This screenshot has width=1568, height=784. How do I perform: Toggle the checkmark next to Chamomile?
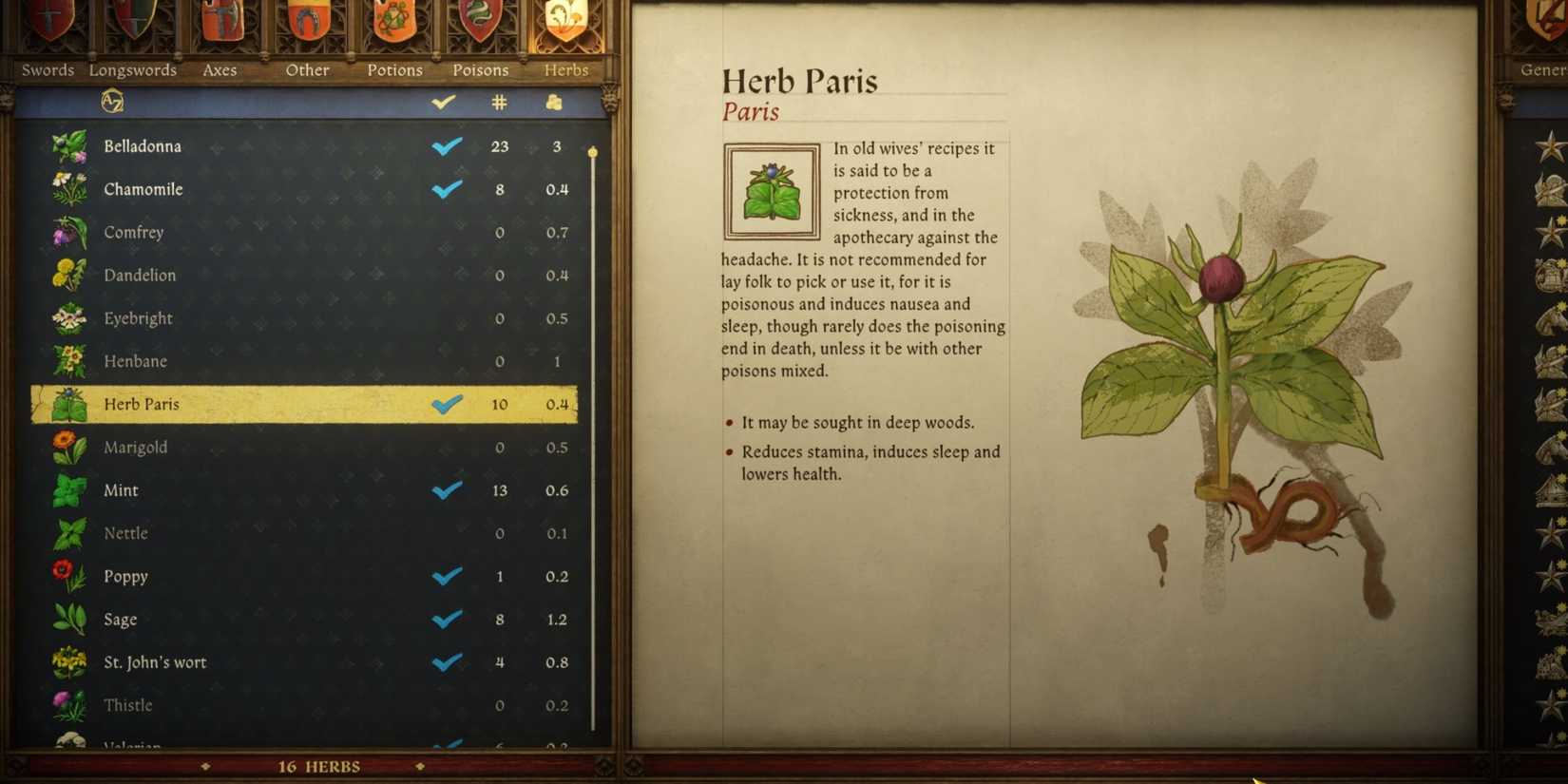[446, 189]
